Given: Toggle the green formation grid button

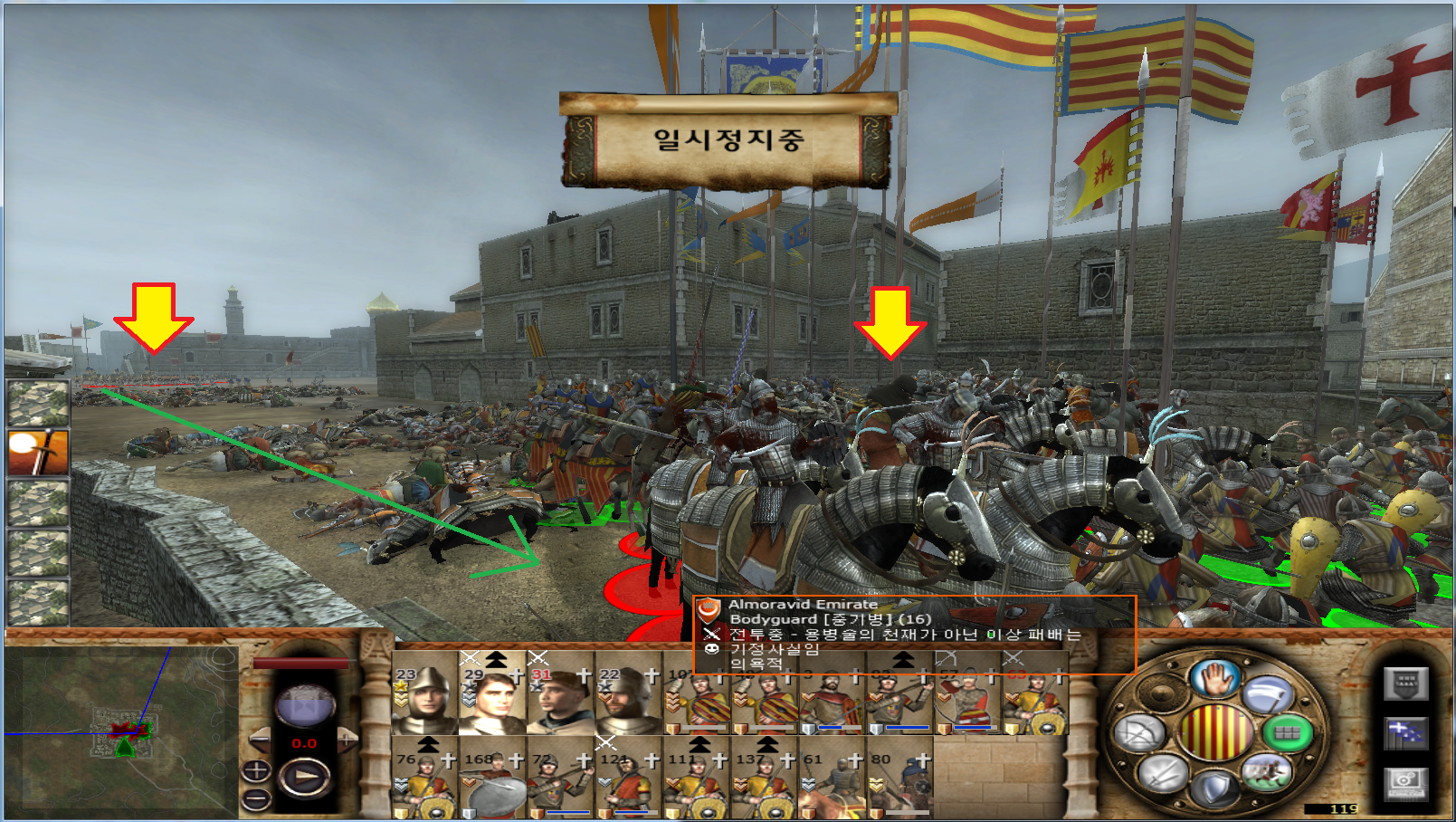Looking at the screenshot, I should pyautogui.click(x=1287, y=732).
